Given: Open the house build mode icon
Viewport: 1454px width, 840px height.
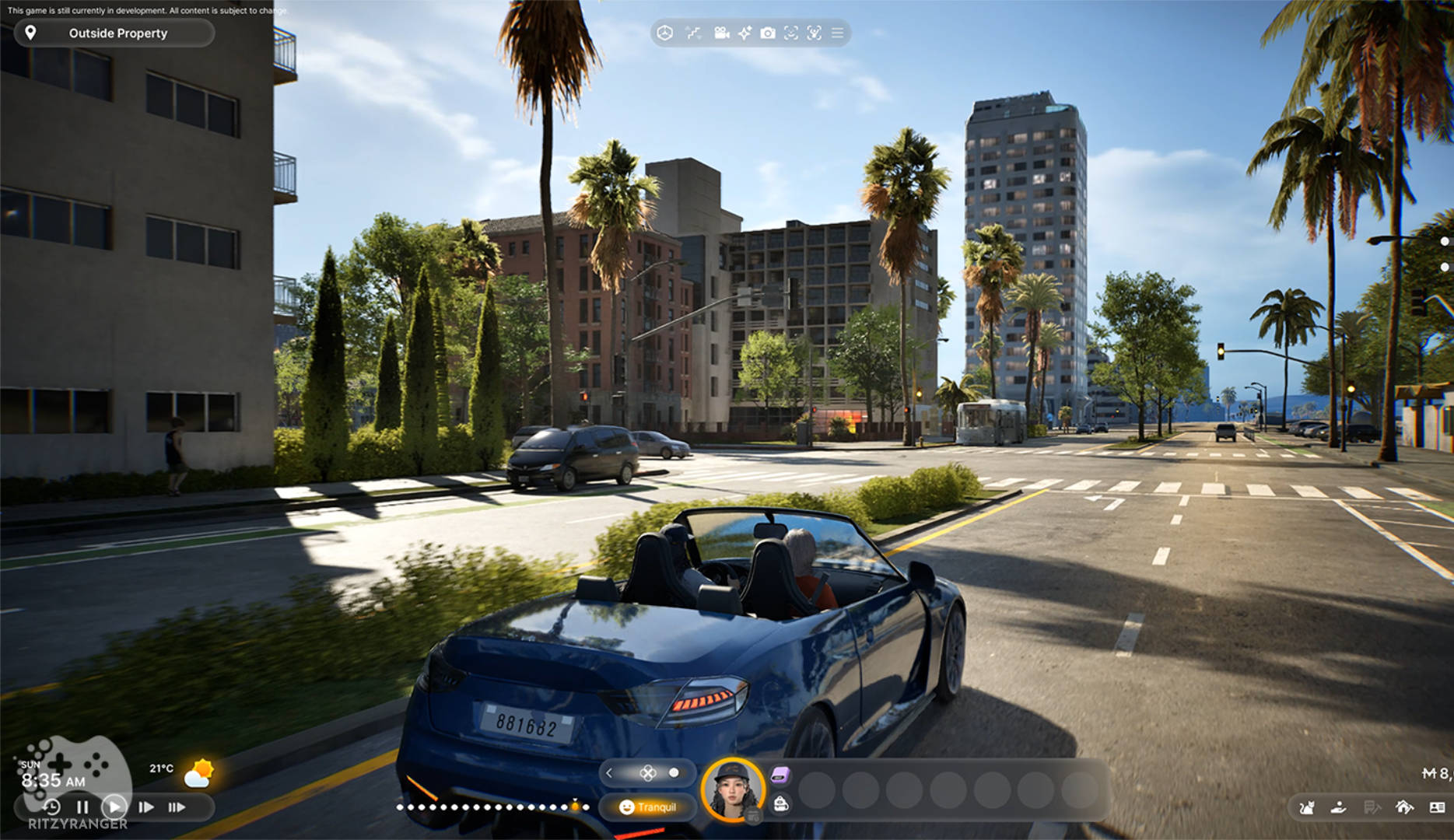Looking at the screenshot, I should click(x=1404, y=807).
